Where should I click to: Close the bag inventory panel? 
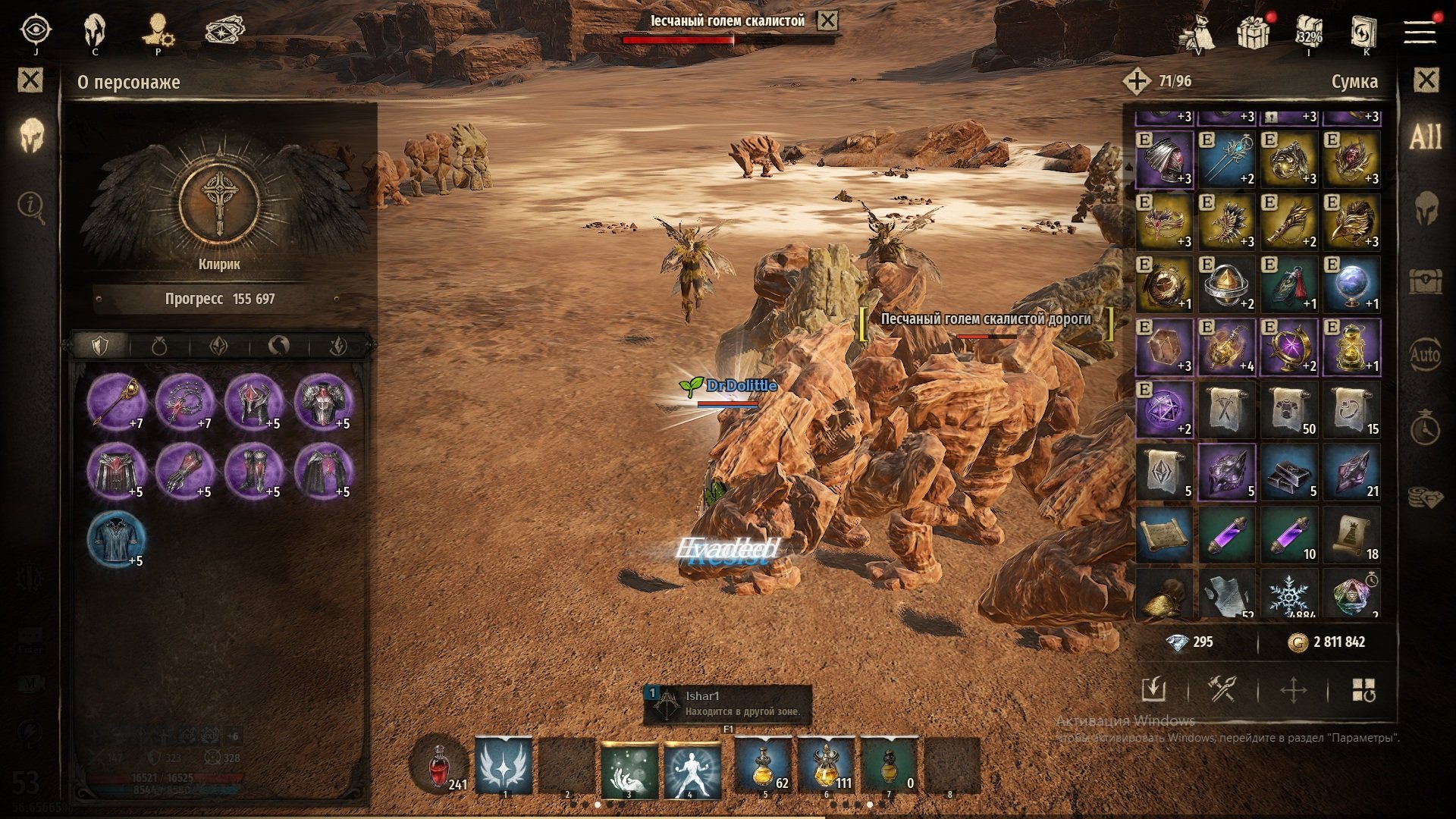point(1426,80)
